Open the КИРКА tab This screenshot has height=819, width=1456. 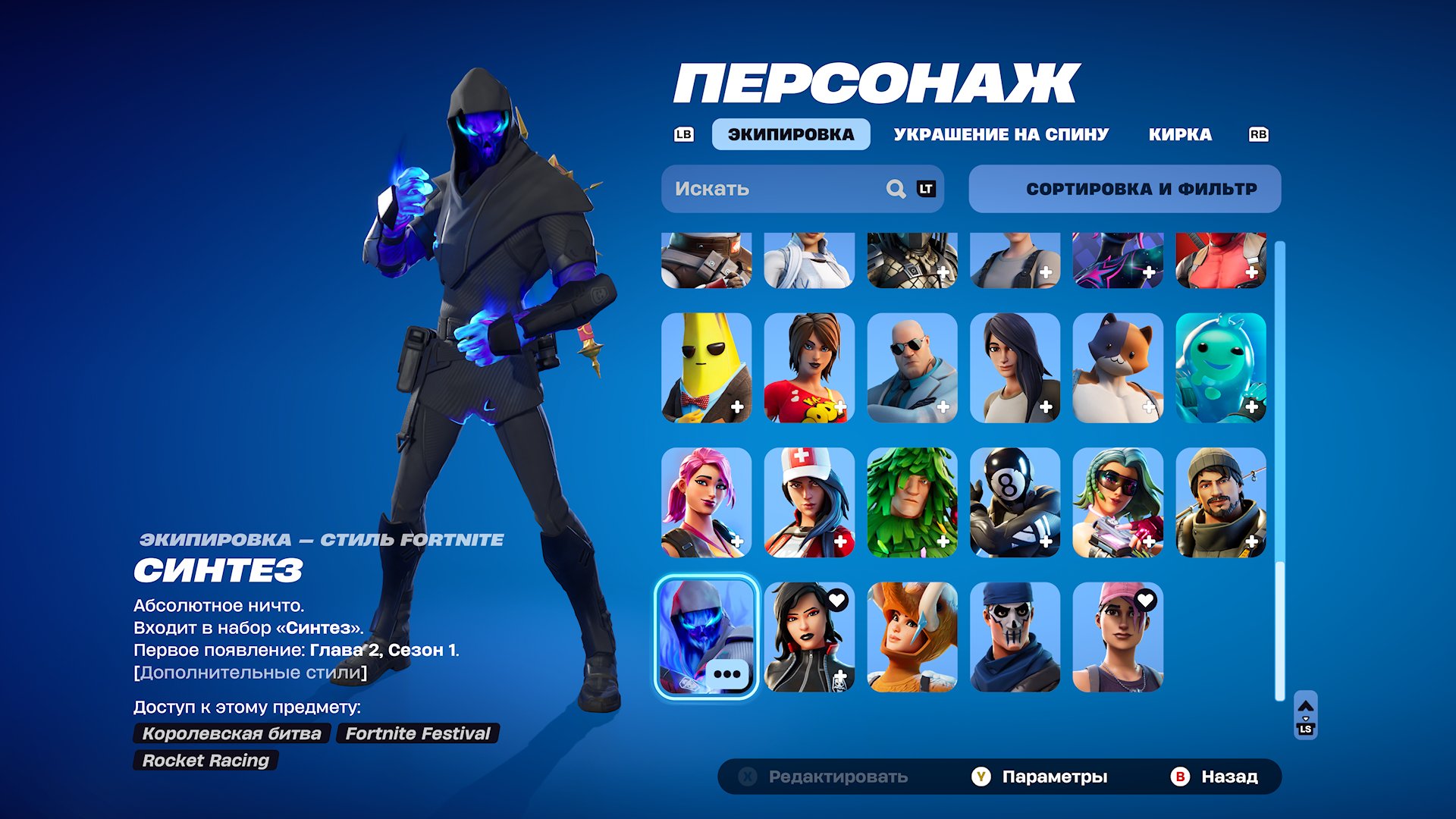(x=1181, y=134)
